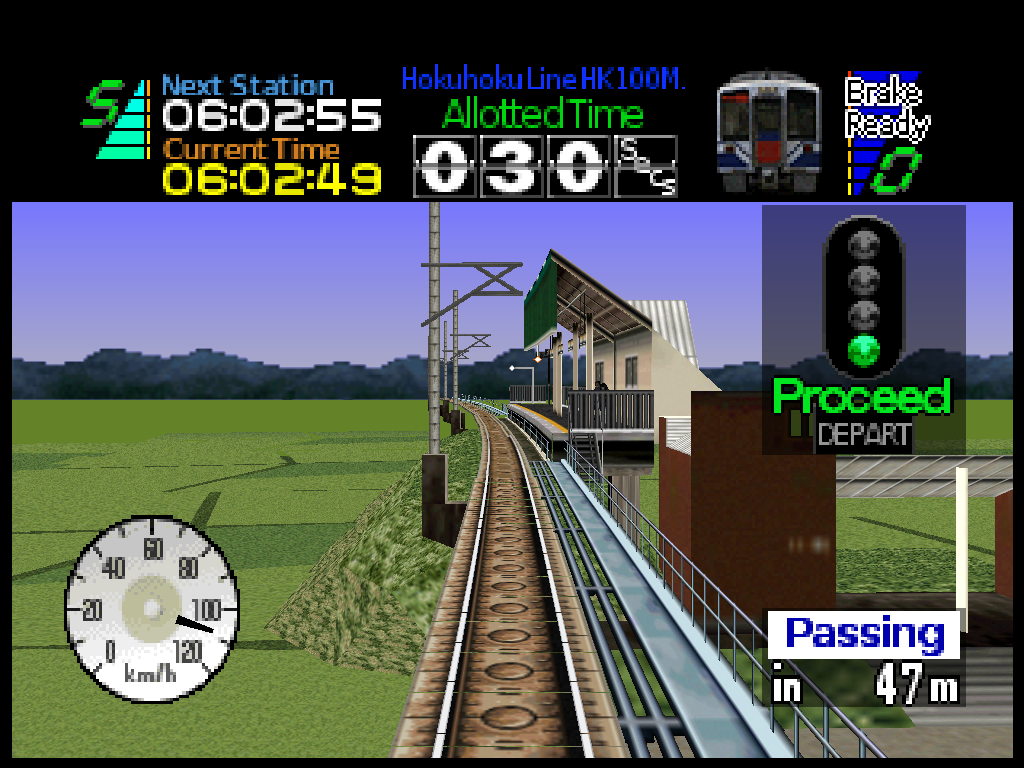The height and width of the screenshot is (768, 1024).
Task: Select the blue Passing label
Action: click(864, 635)
